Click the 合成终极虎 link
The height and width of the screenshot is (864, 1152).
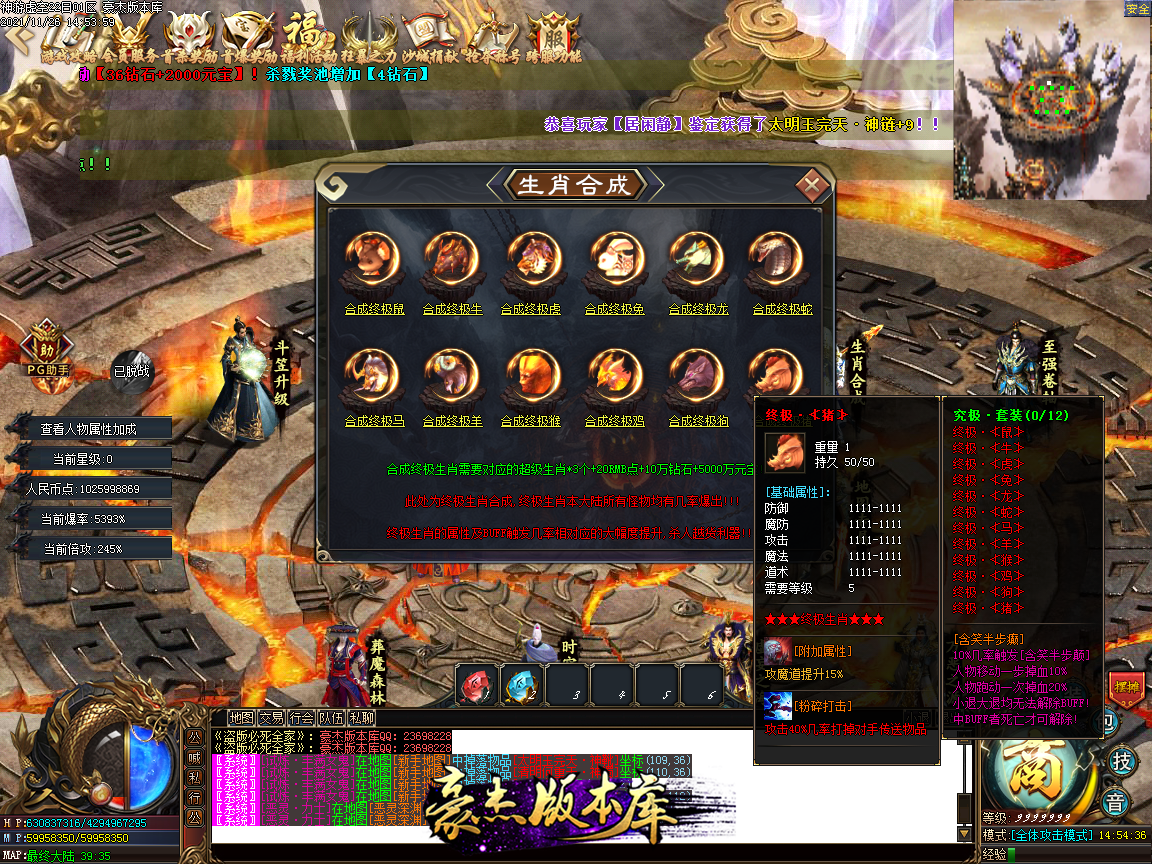coord(531,310)
